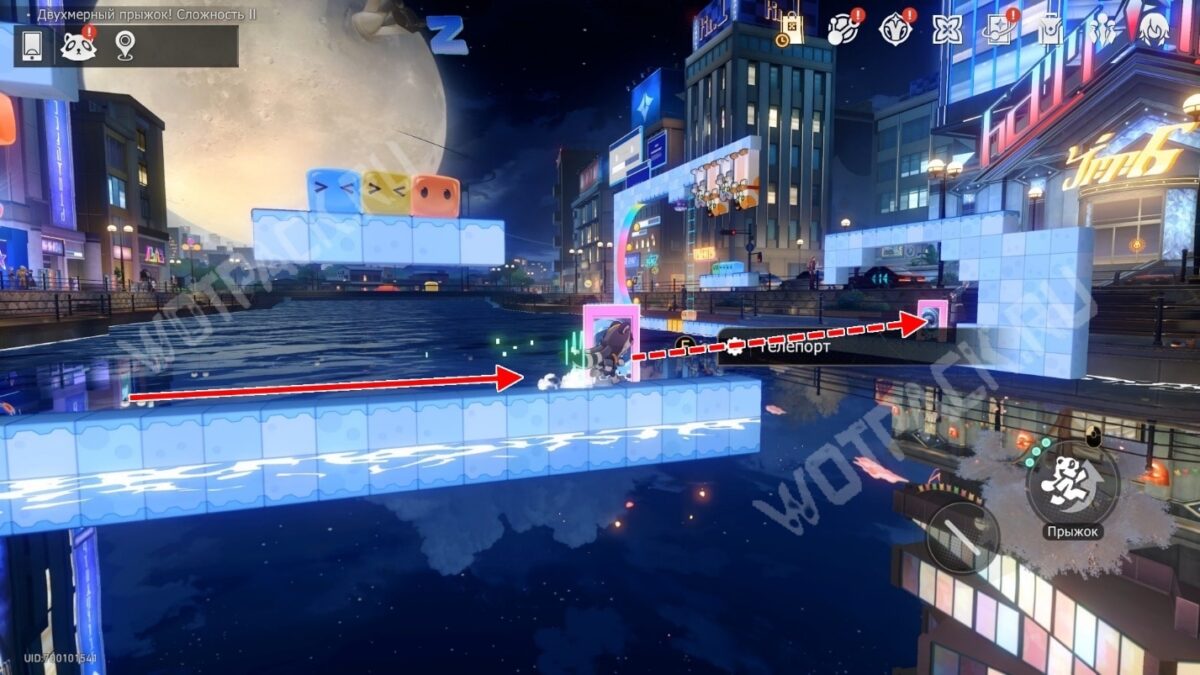Open the phone menu icon
The image size is (1200, 675).
(30, 46)
